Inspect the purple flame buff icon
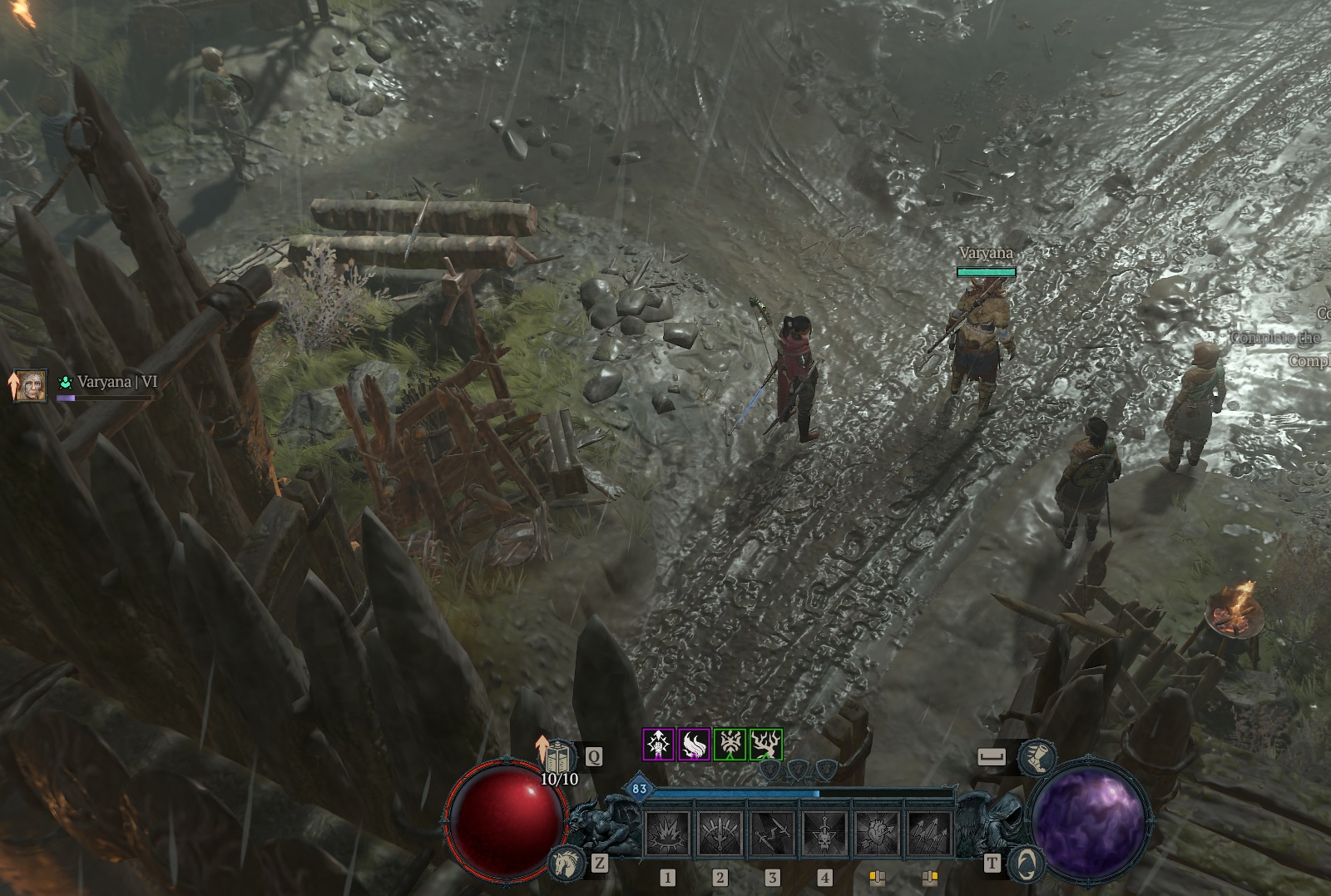The image size is (1331, 896). [694, 745]
